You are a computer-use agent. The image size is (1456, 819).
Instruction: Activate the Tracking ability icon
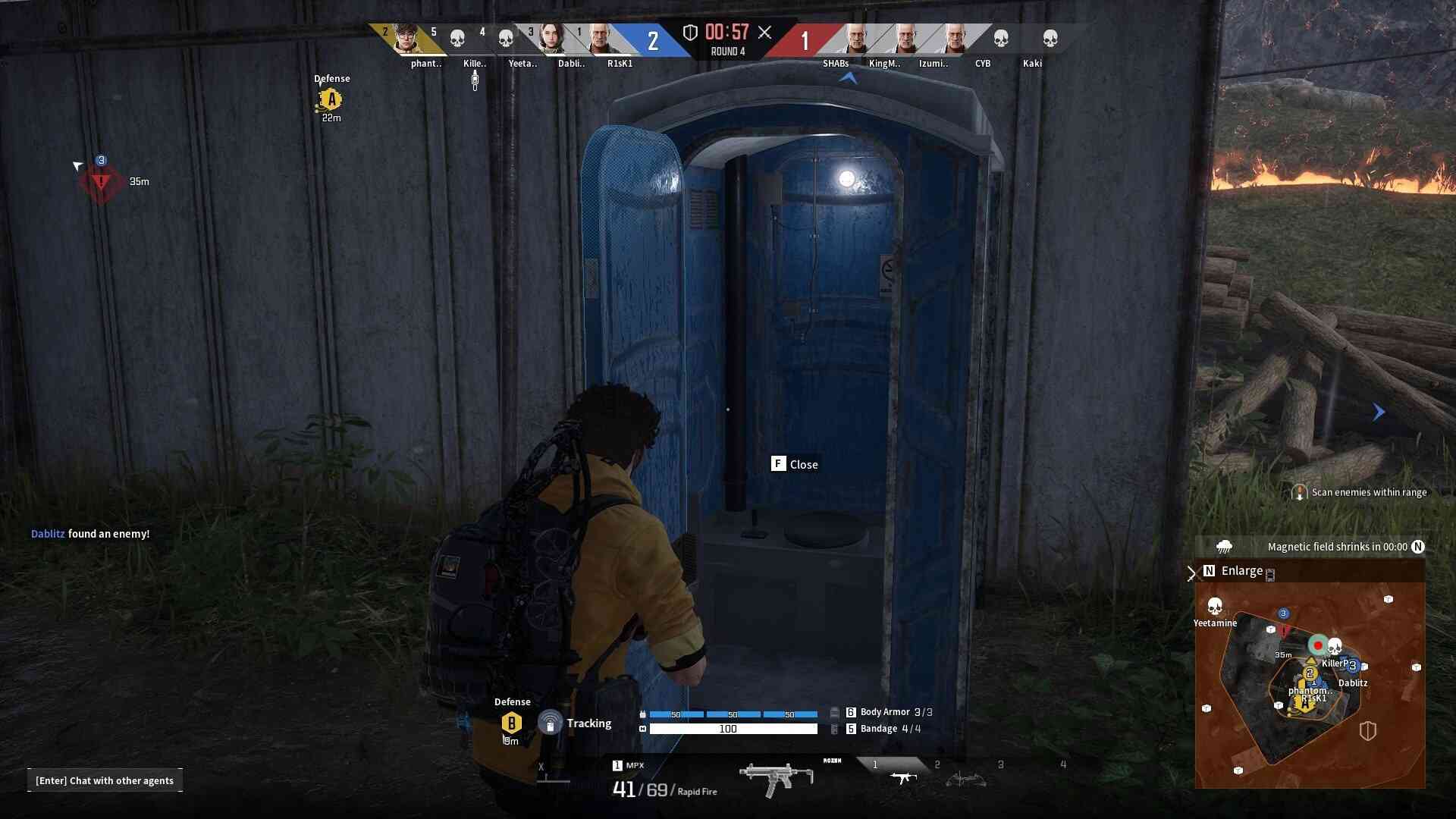(550, 723)
